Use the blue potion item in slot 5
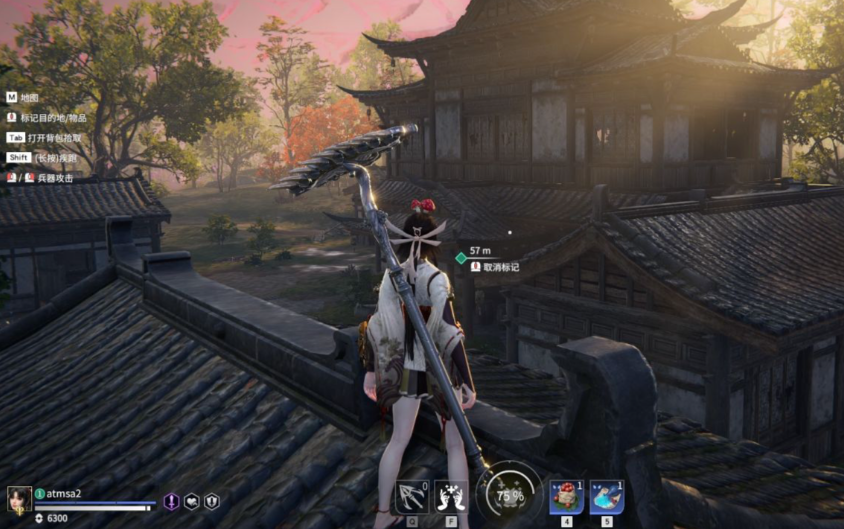This screenshot has width=844, height=529. tap(606, 496)
